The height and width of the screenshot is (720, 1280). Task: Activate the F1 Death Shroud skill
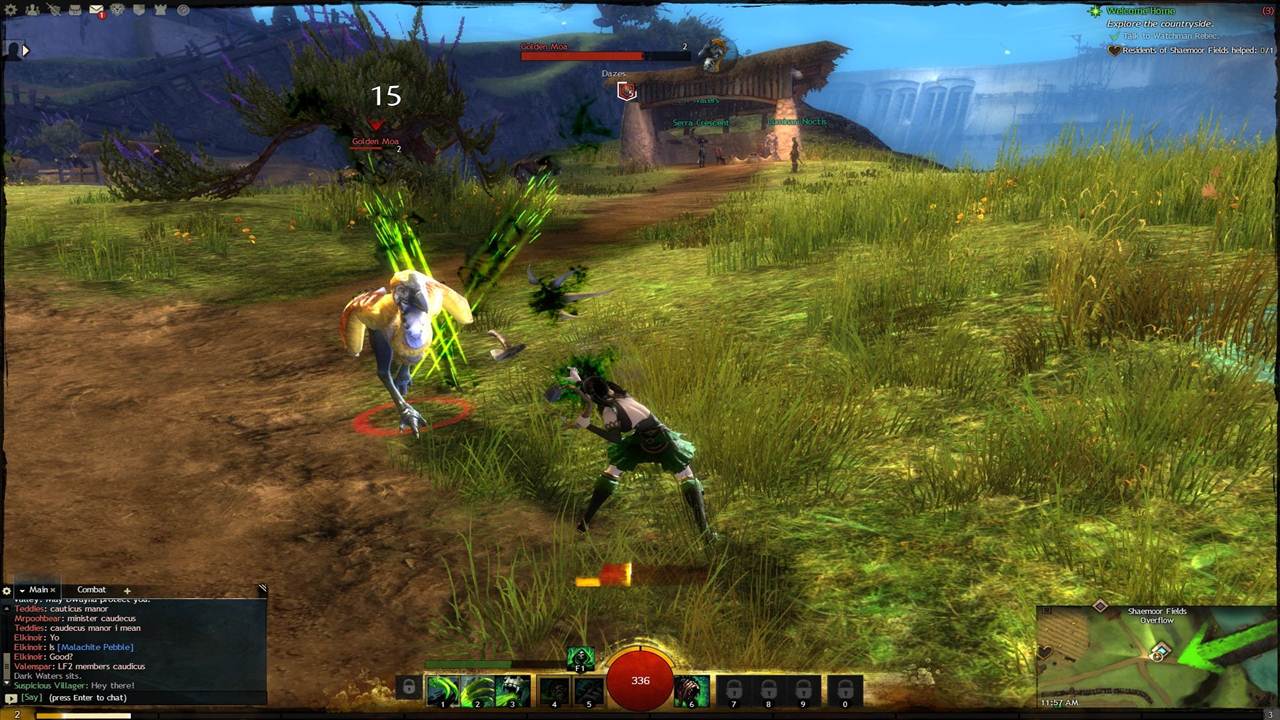tap(581, 658)
